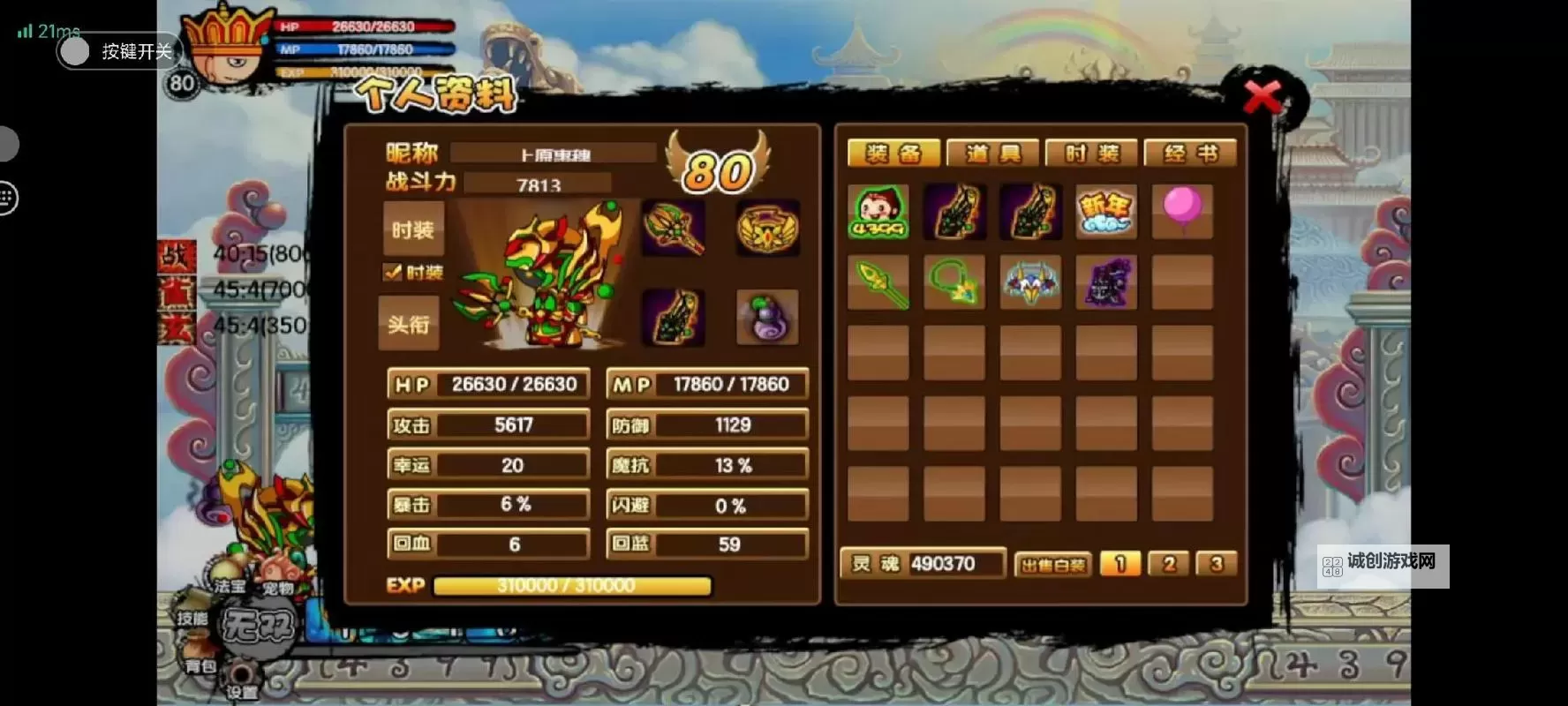
Task: Select the green spear equipment icon
Action: click(879, 282)
